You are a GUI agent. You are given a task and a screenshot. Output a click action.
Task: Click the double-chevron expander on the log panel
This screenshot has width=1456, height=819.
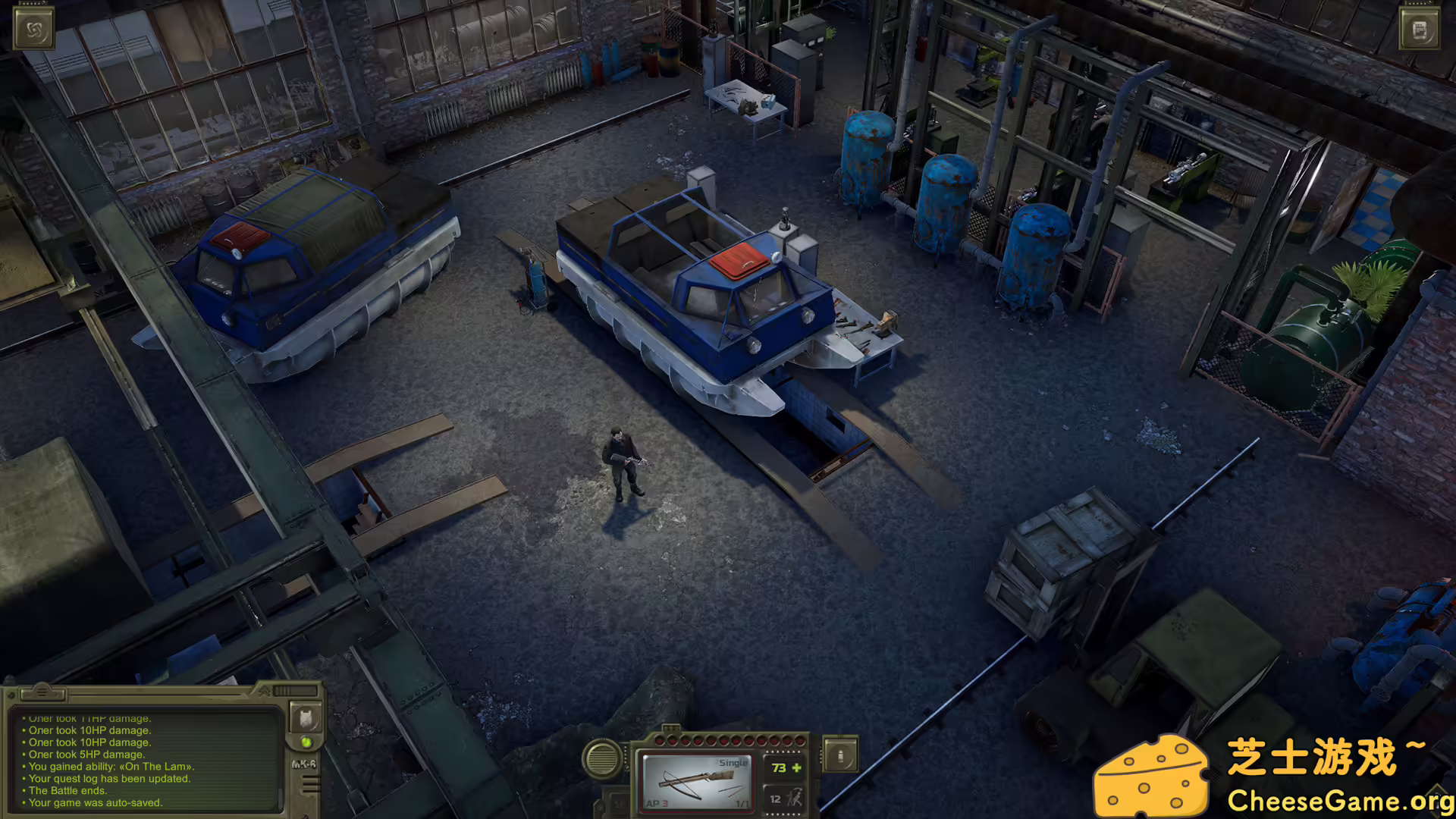[264, 691]
